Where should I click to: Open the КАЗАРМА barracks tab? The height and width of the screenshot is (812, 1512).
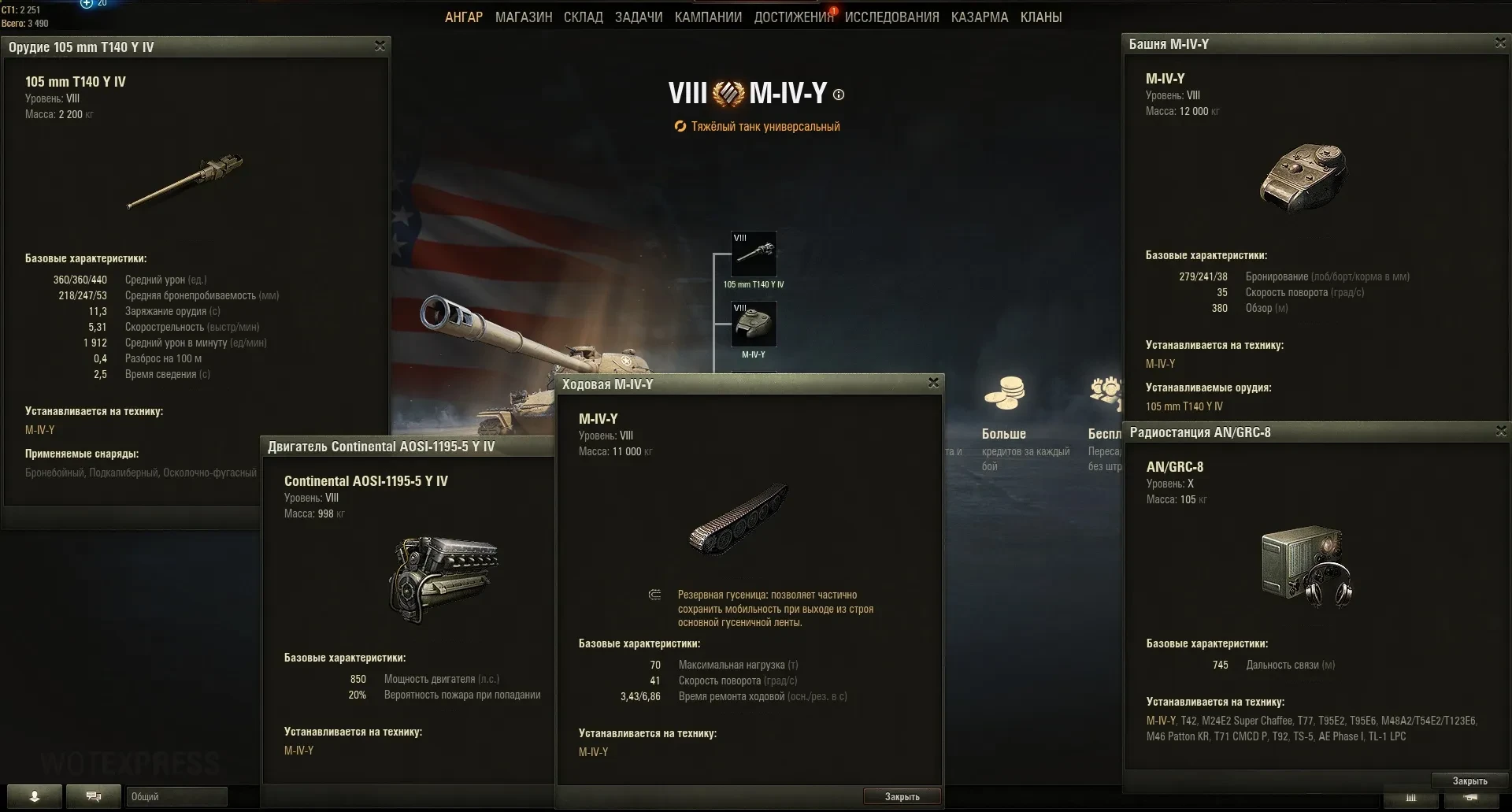tap(979, 17)
